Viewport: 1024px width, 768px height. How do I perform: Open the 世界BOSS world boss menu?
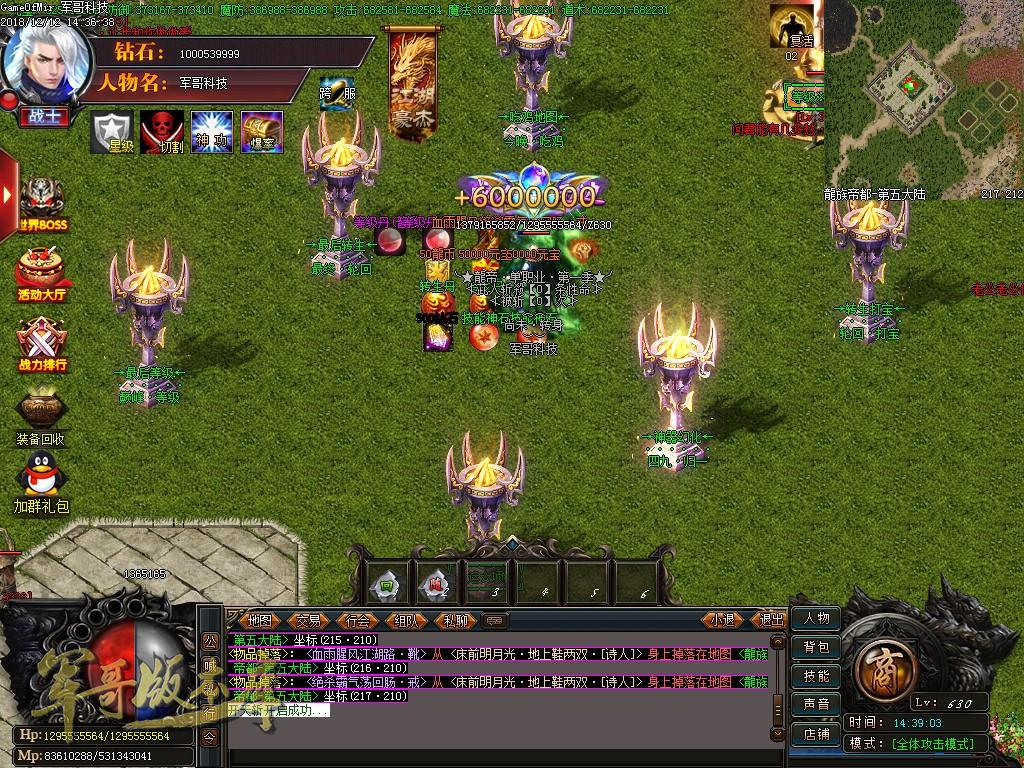click(x=42, y=204)
